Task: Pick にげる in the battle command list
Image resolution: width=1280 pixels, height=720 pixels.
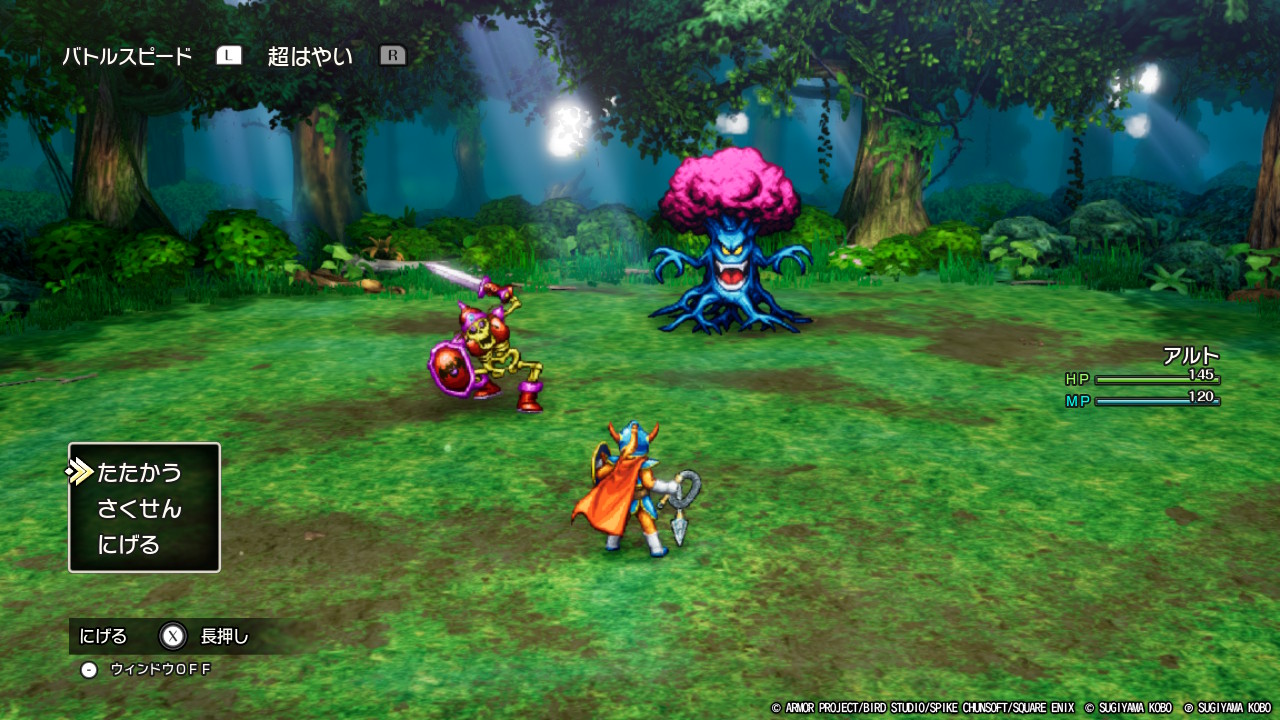Action: [129, 545]
